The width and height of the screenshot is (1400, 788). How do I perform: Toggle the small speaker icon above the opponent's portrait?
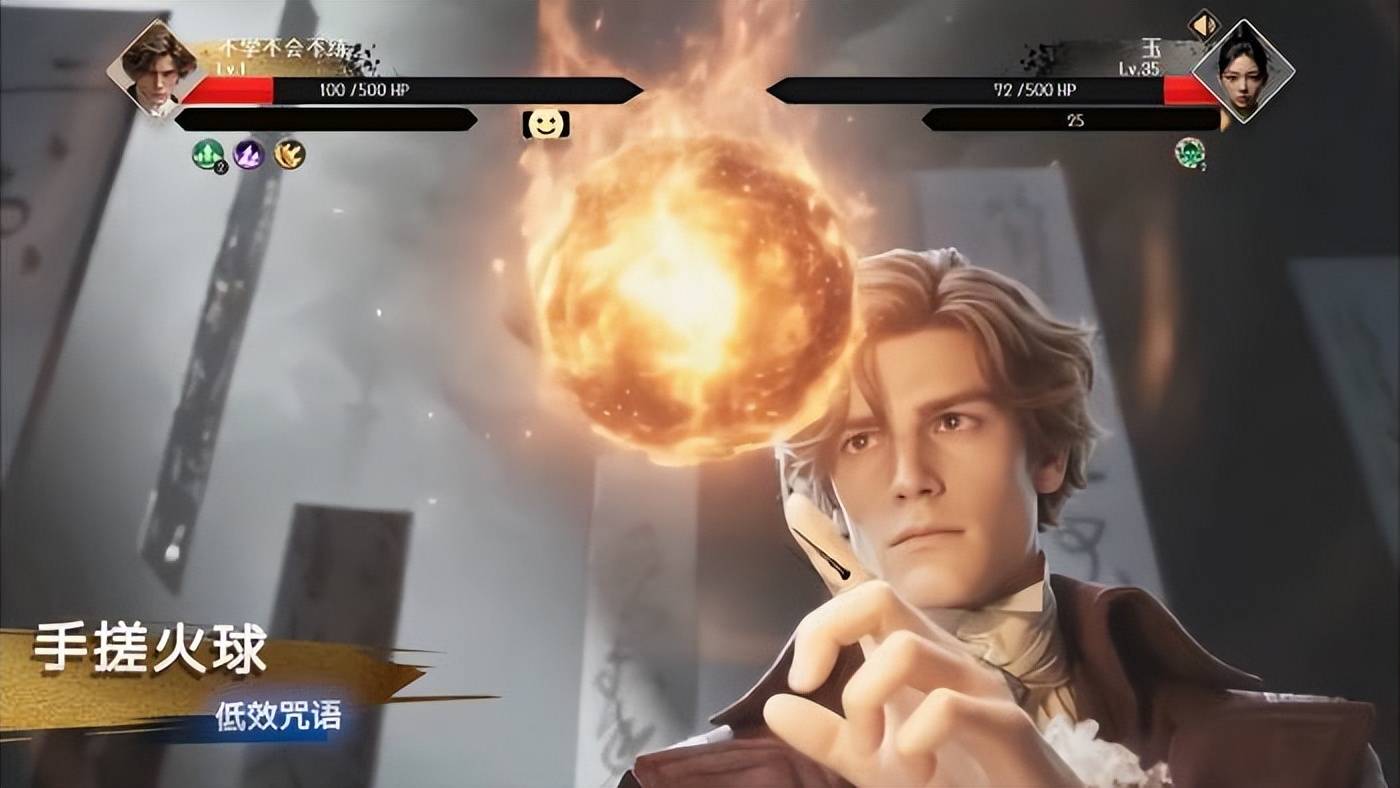pos(1204,24)
